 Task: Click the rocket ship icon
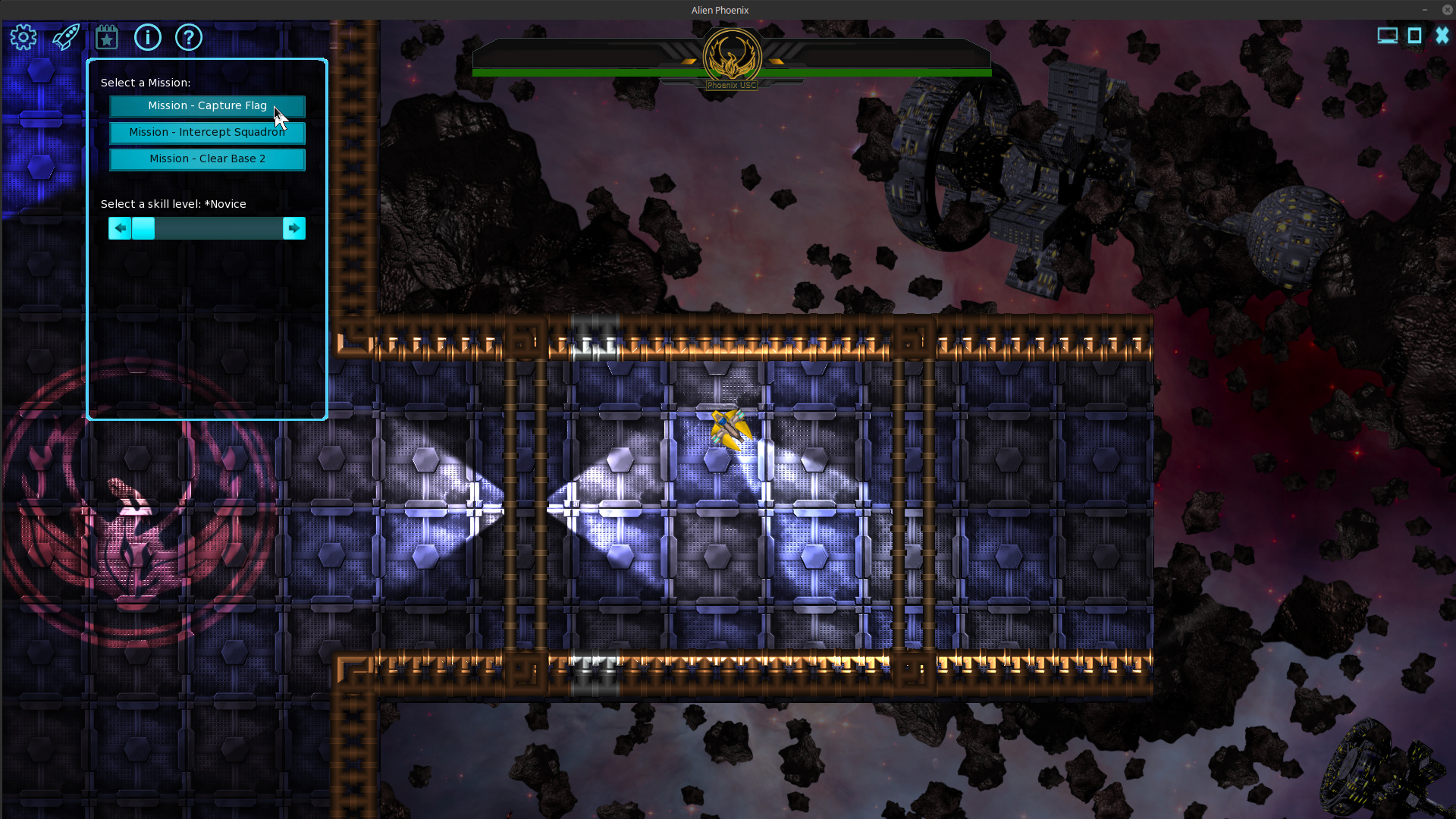[x=66, y=37]
